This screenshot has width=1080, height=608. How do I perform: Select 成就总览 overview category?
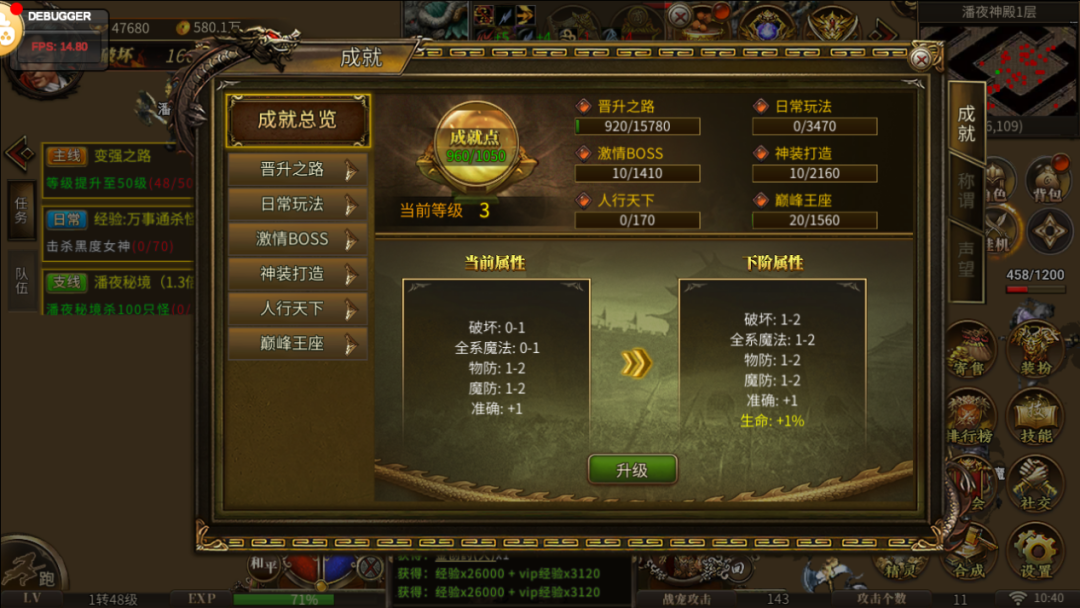(298, 120)
